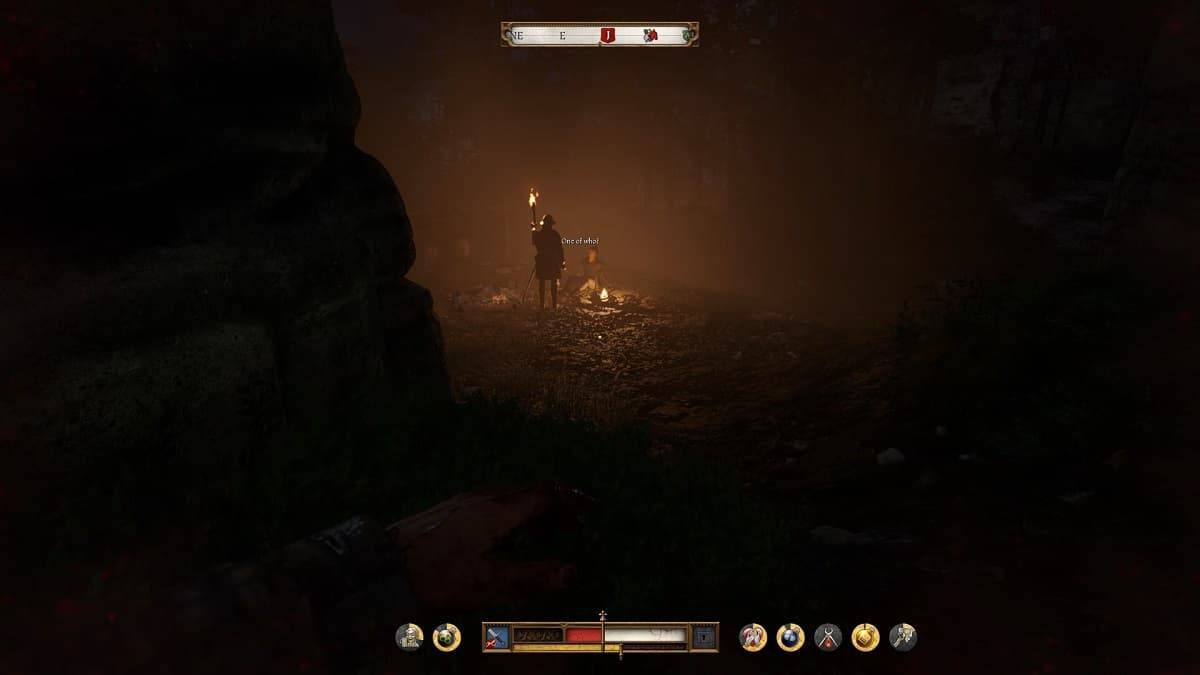Click the green clover buff icon

(x=447, y=637)
